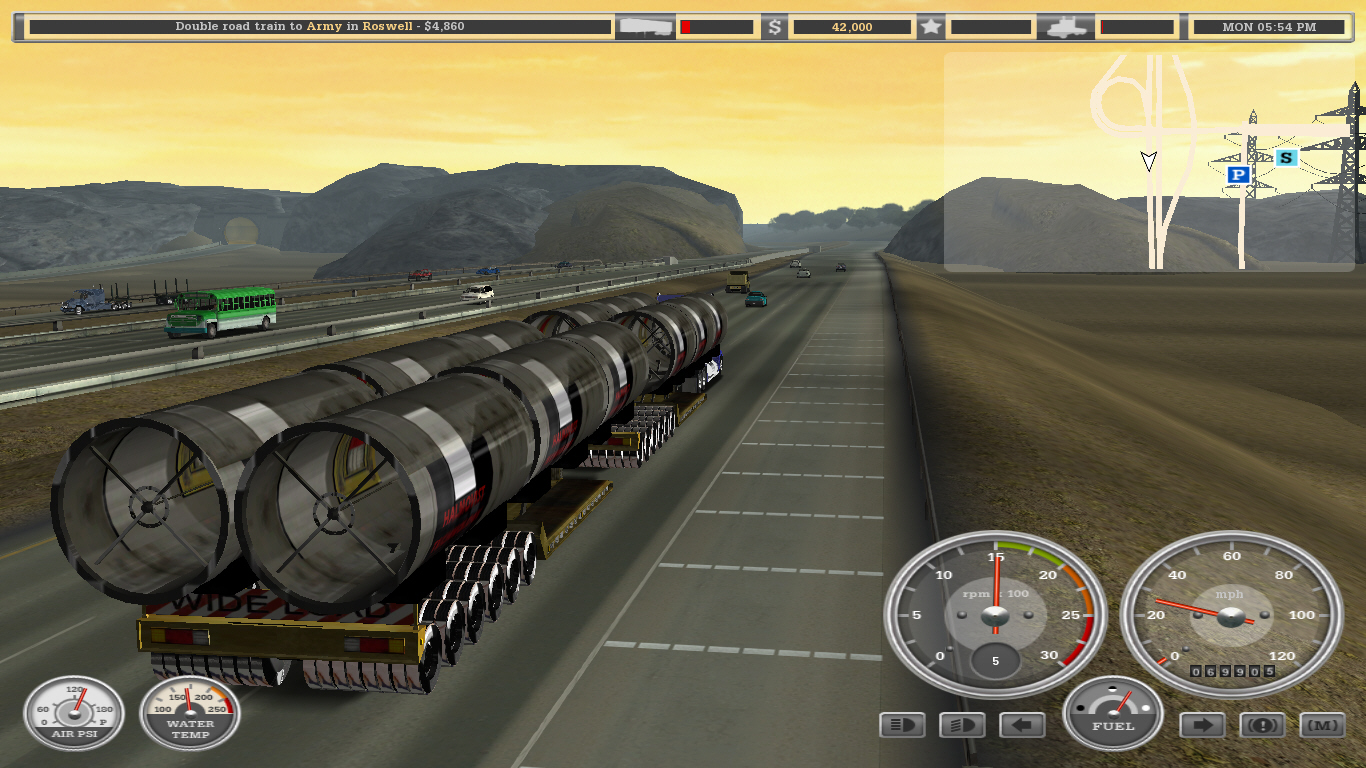Toggle the parking brake indicator button
This screenshot has height=768, width=1366.
pos(1262,725)
